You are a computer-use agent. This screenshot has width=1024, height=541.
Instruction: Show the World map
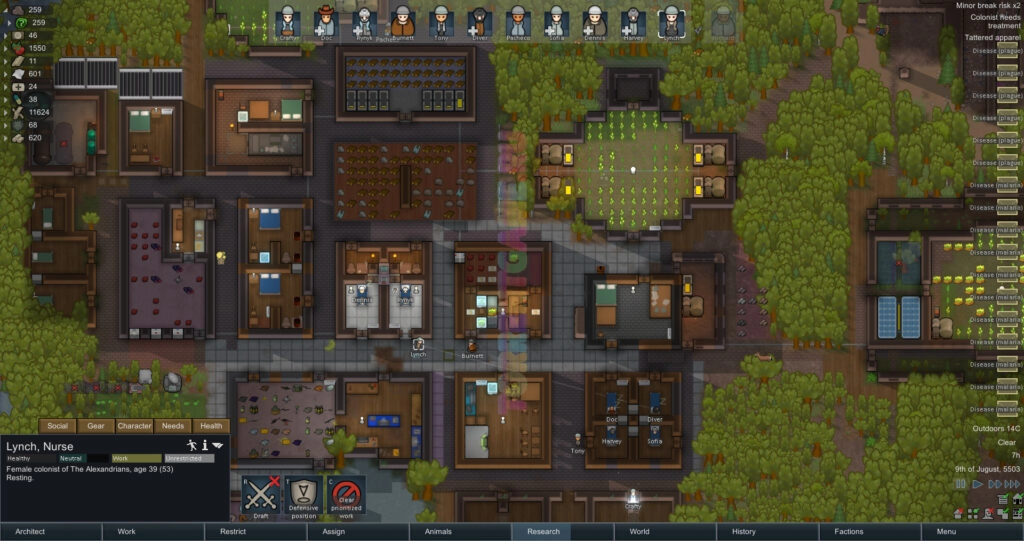[x=639, y=532]
